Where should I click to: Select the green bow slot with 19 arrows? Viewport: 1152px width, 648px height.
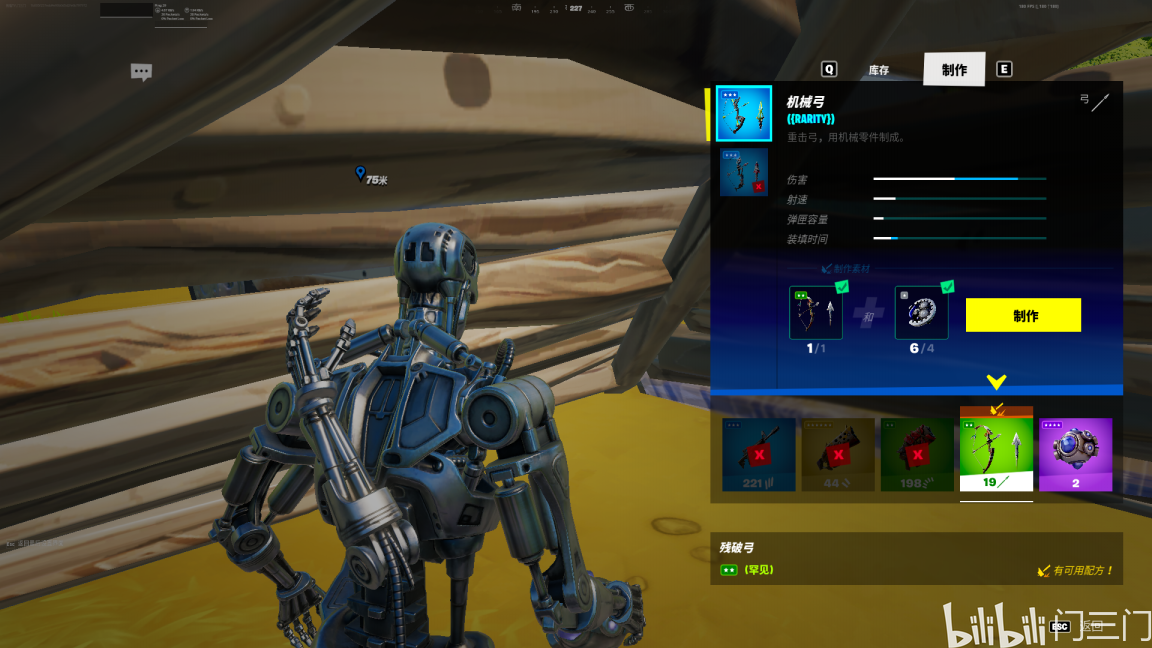coord(996,451)
